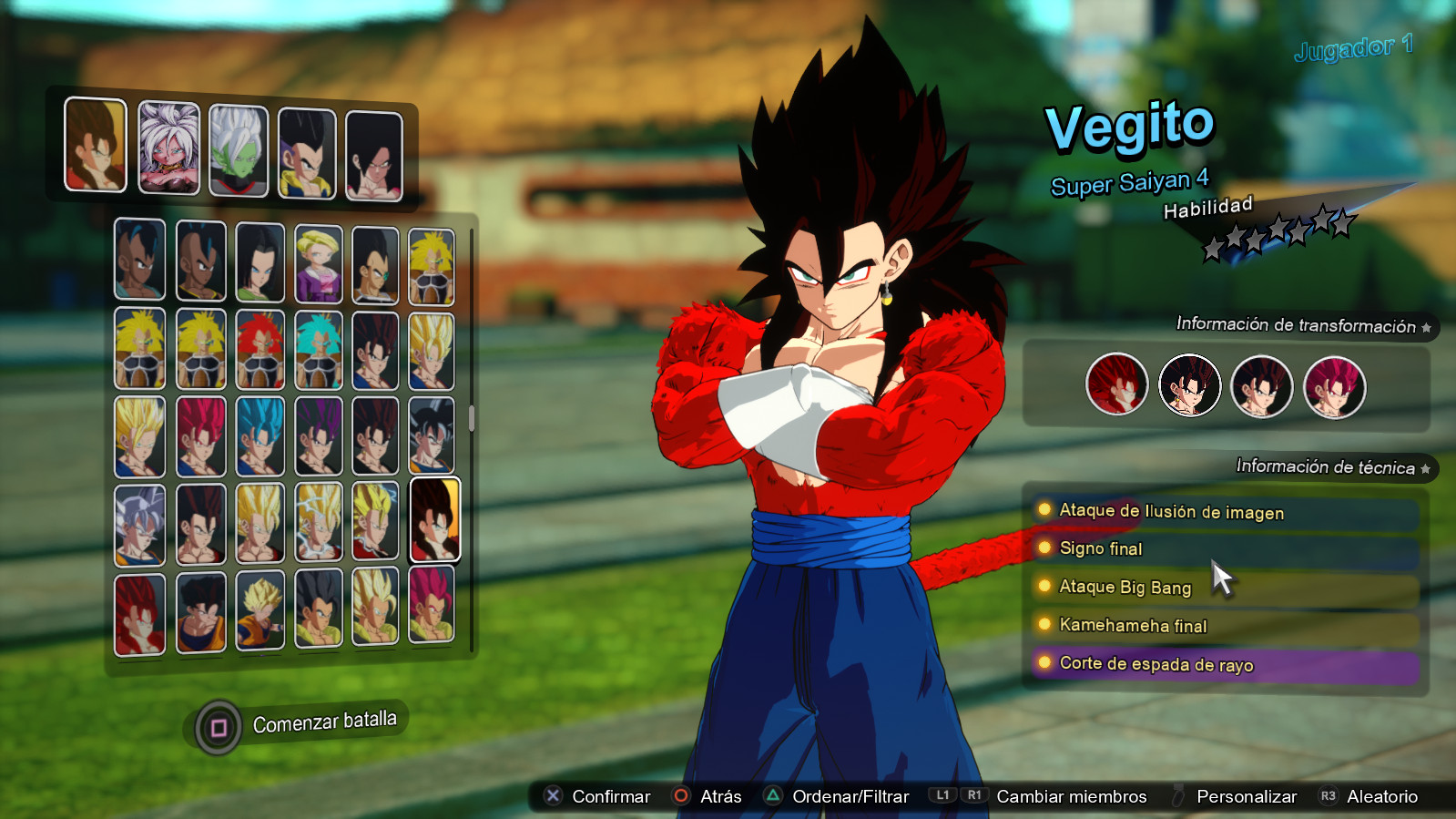Click the selected base Vegito transformation icon
Image resolution: width=1456 pixels, height=819 pixels.
(x=1189, y=386)
